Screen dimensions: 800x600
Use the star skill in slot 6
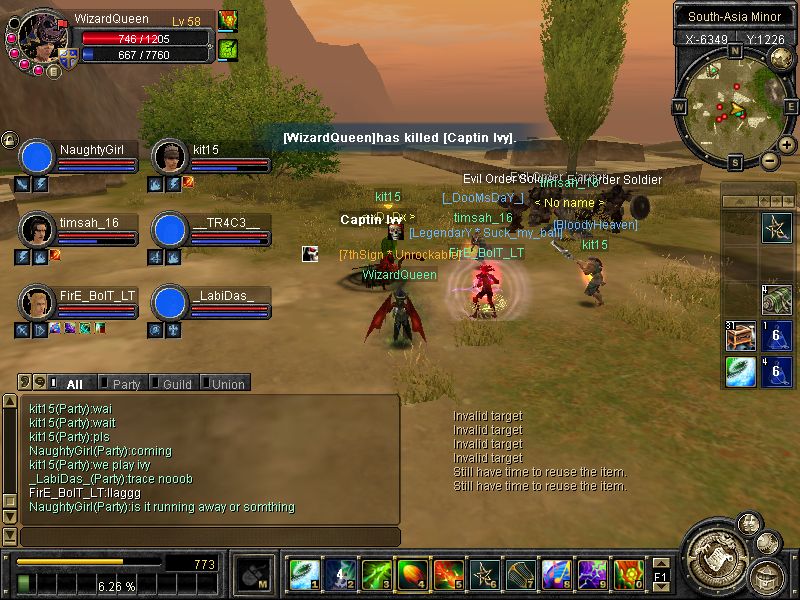pos(483,574)
